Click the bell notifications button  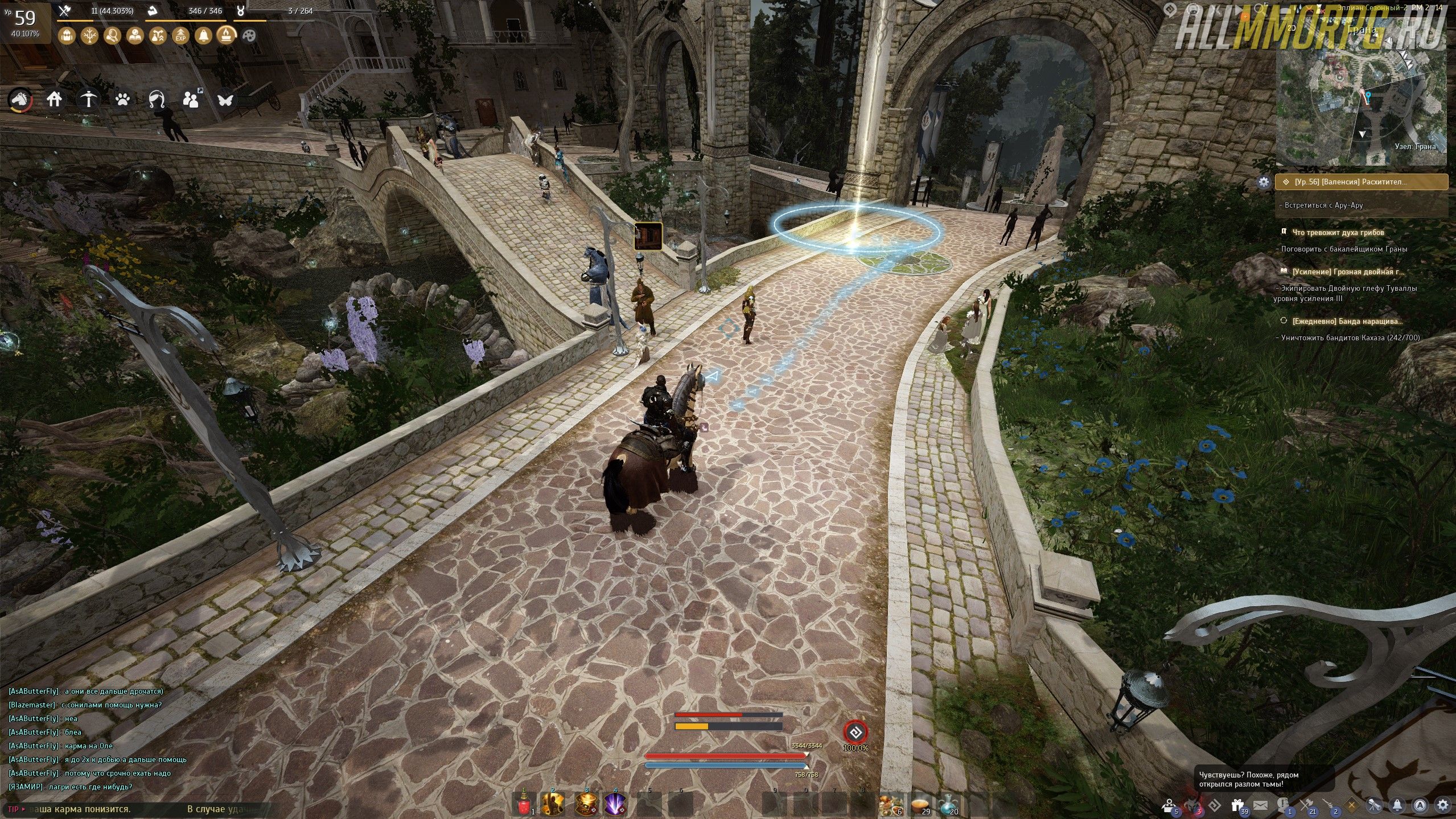tap(1397, 805)
